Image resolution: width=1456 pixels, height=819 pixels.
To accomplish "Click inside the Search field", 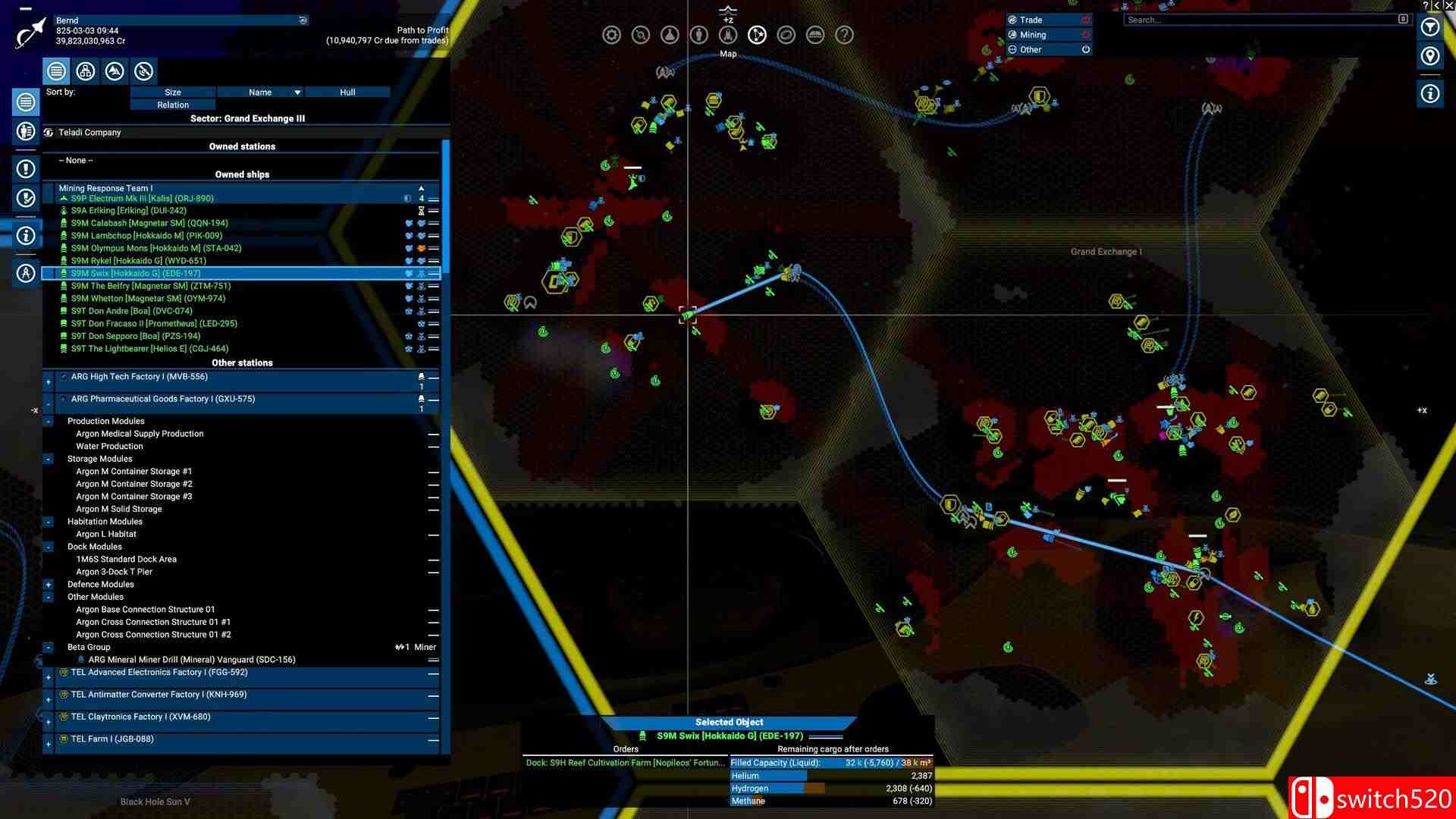I will click(1259, 20).
